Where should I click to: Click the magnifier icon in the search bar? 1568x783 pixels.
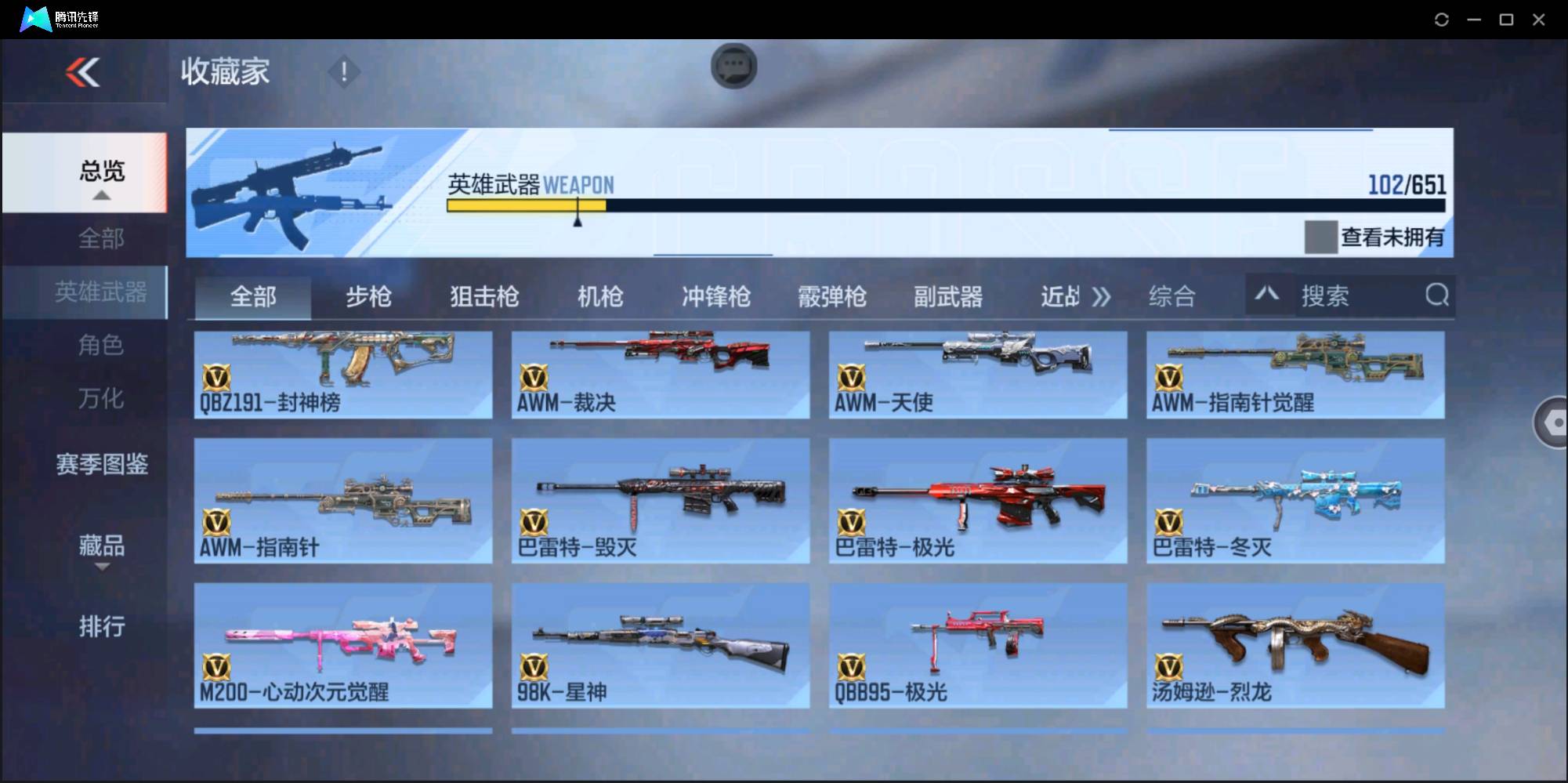click(x=1436, y=295)
